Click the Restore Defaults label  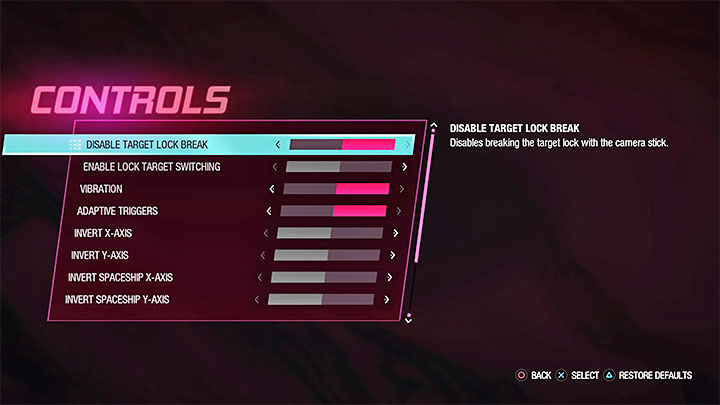(x=655, y=376)
